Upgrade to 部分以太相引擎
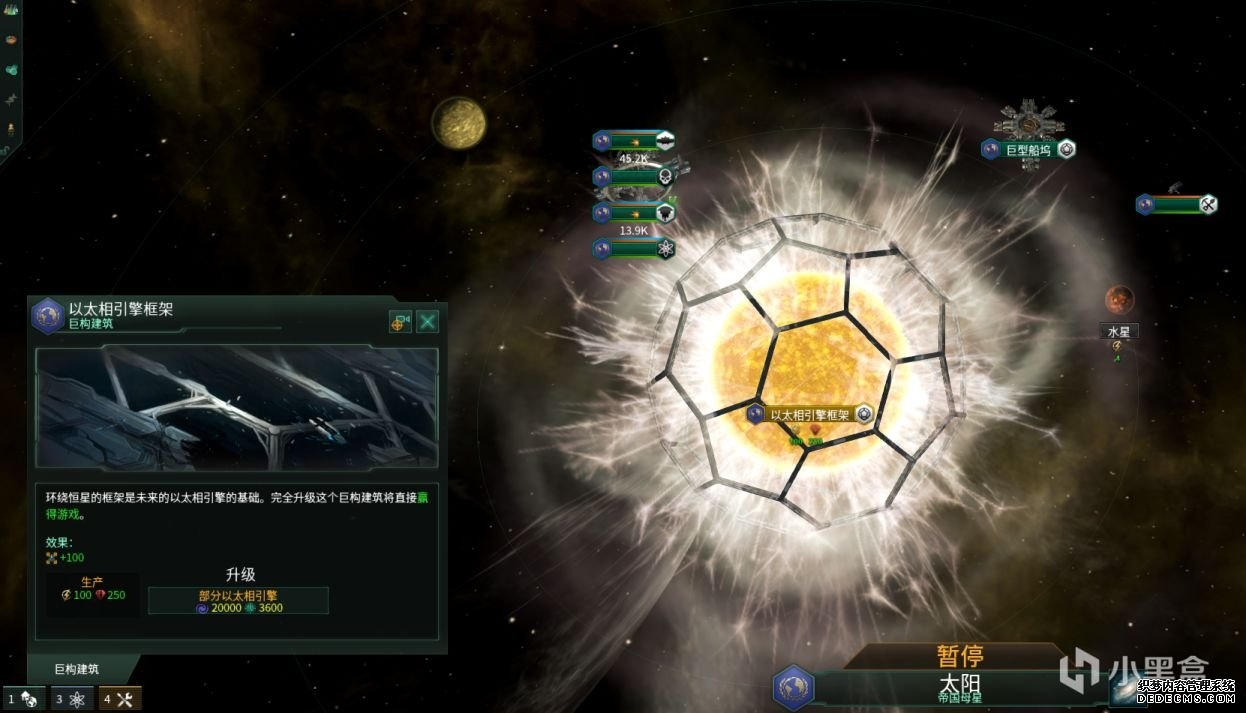This screenshot has height=713, width=1246. tap(238, 600)
